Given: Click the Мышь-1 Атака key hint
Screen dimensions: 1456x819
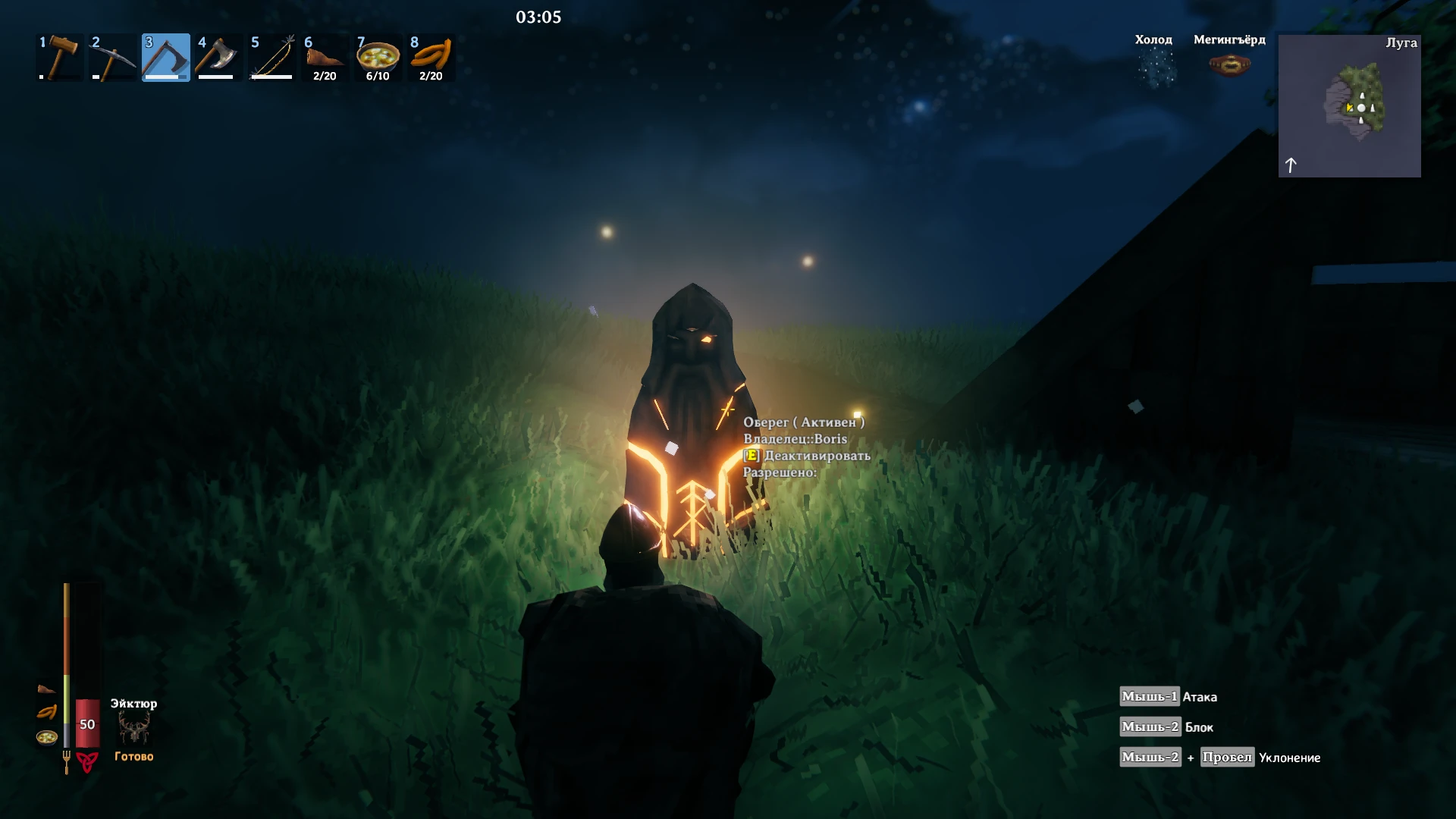Looking at the screenshot, I should pos(1168,696).
